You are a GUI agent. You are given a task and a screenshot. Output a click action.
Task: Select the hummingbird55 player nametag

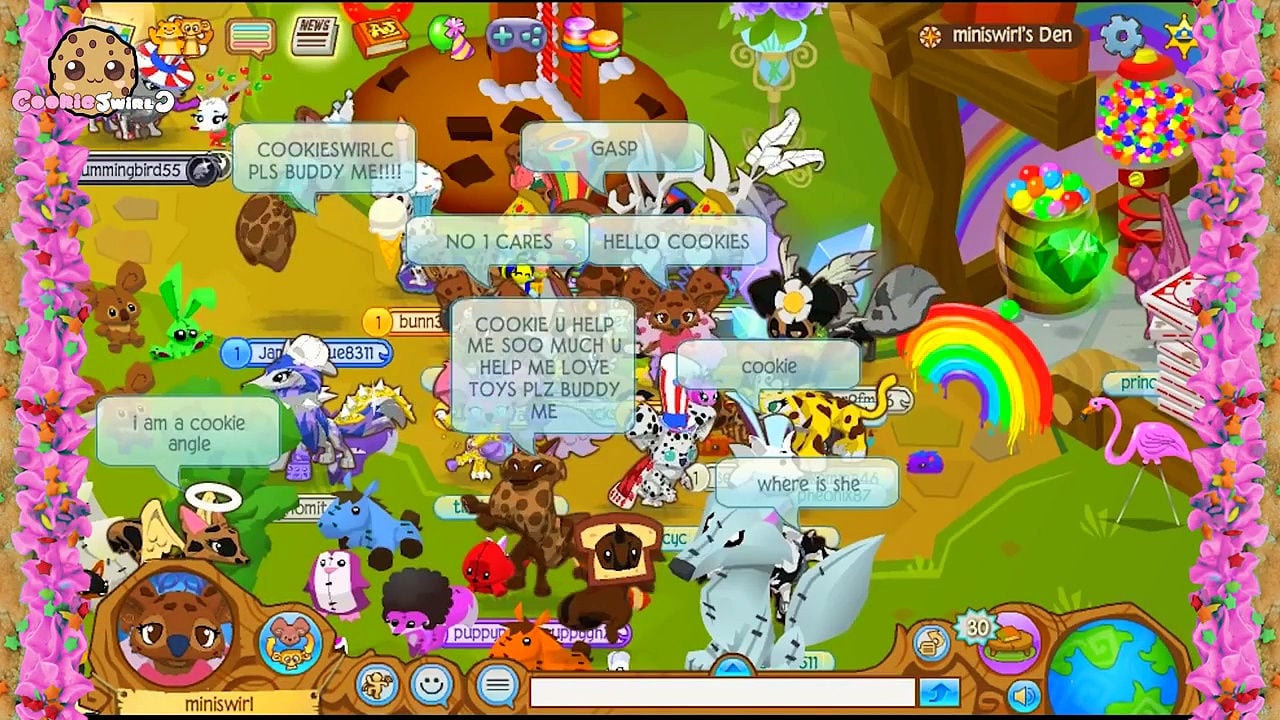click(x=137, y=171)
